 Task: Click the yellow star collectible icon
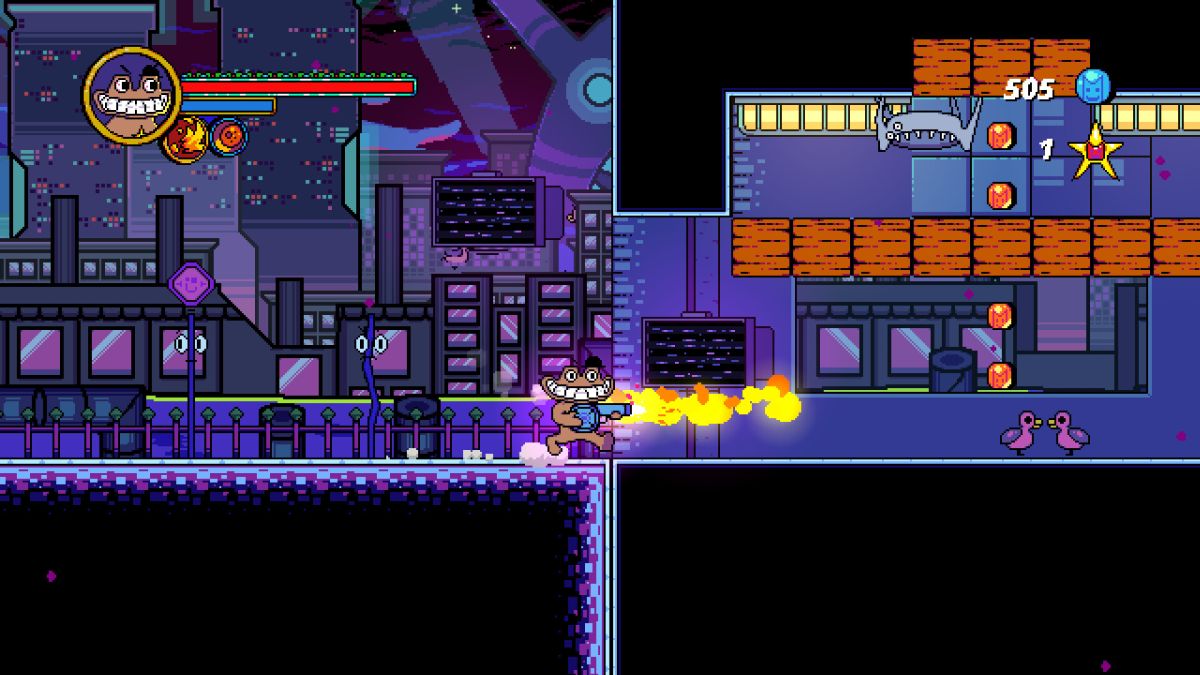[x=1095, y=151]
